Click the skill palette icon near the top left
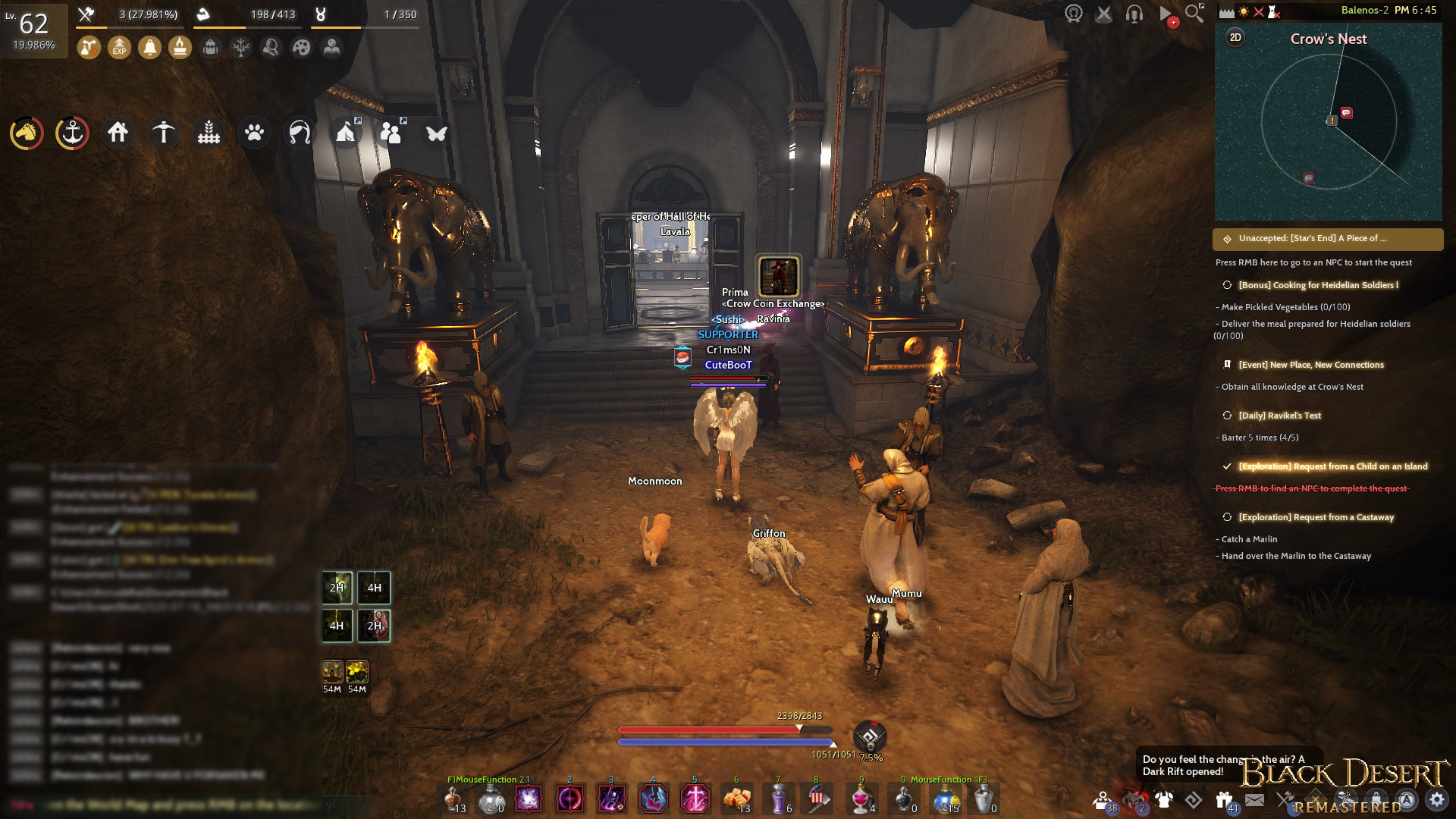 click(302, 48)
